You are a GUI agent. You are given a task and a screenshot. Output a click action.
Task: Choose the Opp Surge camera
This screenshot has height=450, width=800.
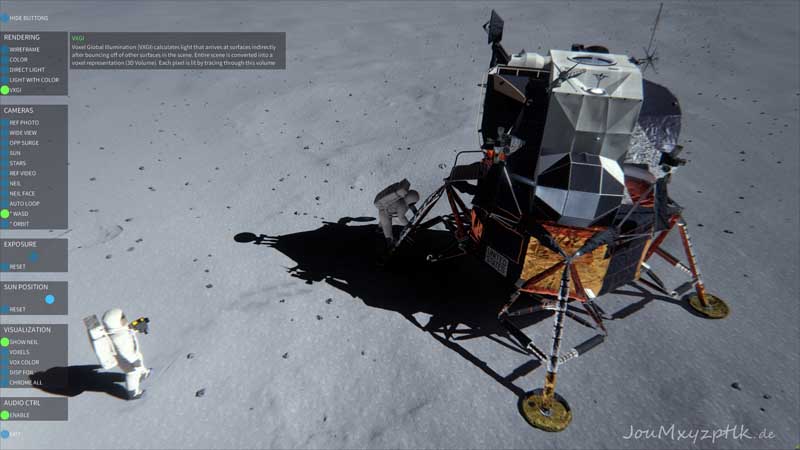pos(5,142)
